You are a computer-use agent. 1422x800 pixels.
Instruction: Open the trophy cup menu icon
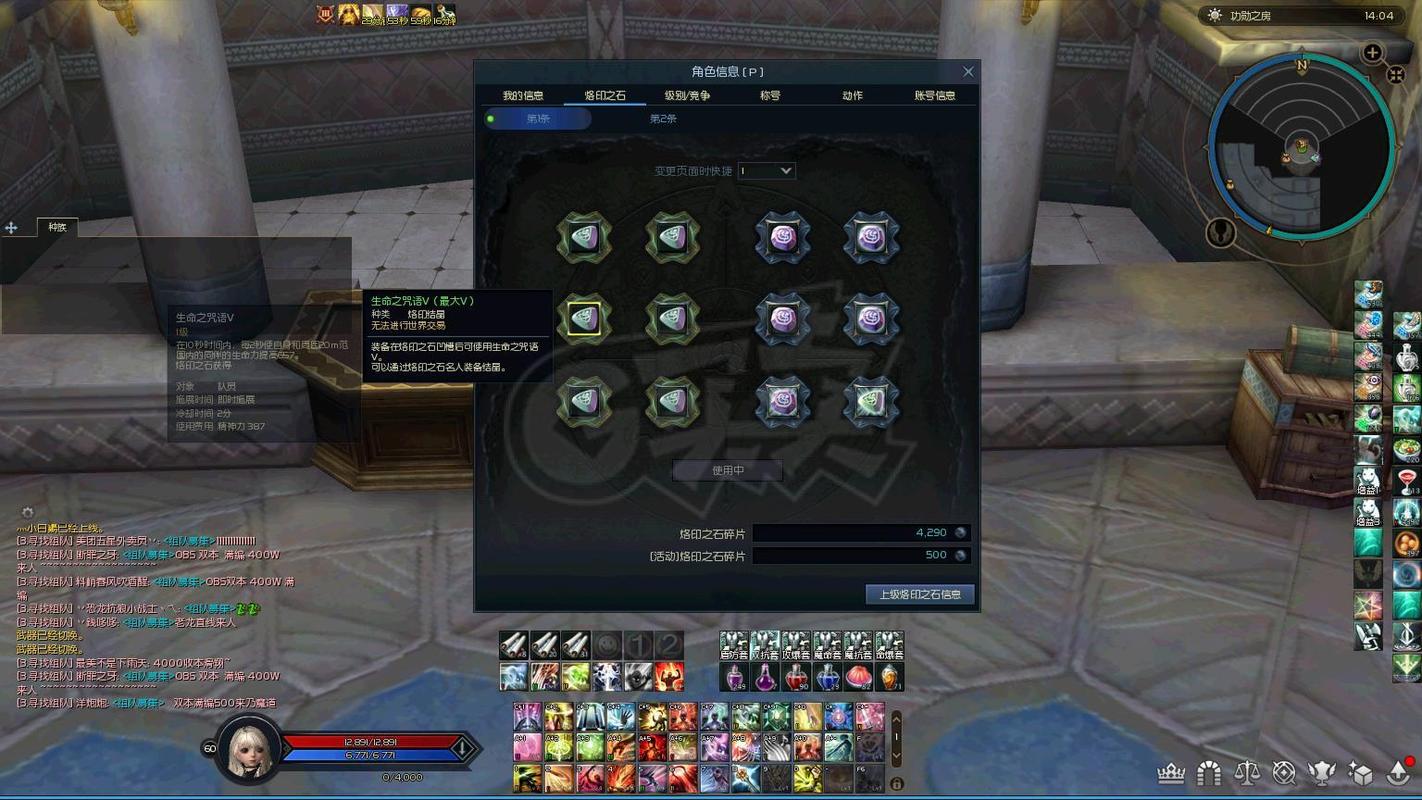coord(1322,773)
